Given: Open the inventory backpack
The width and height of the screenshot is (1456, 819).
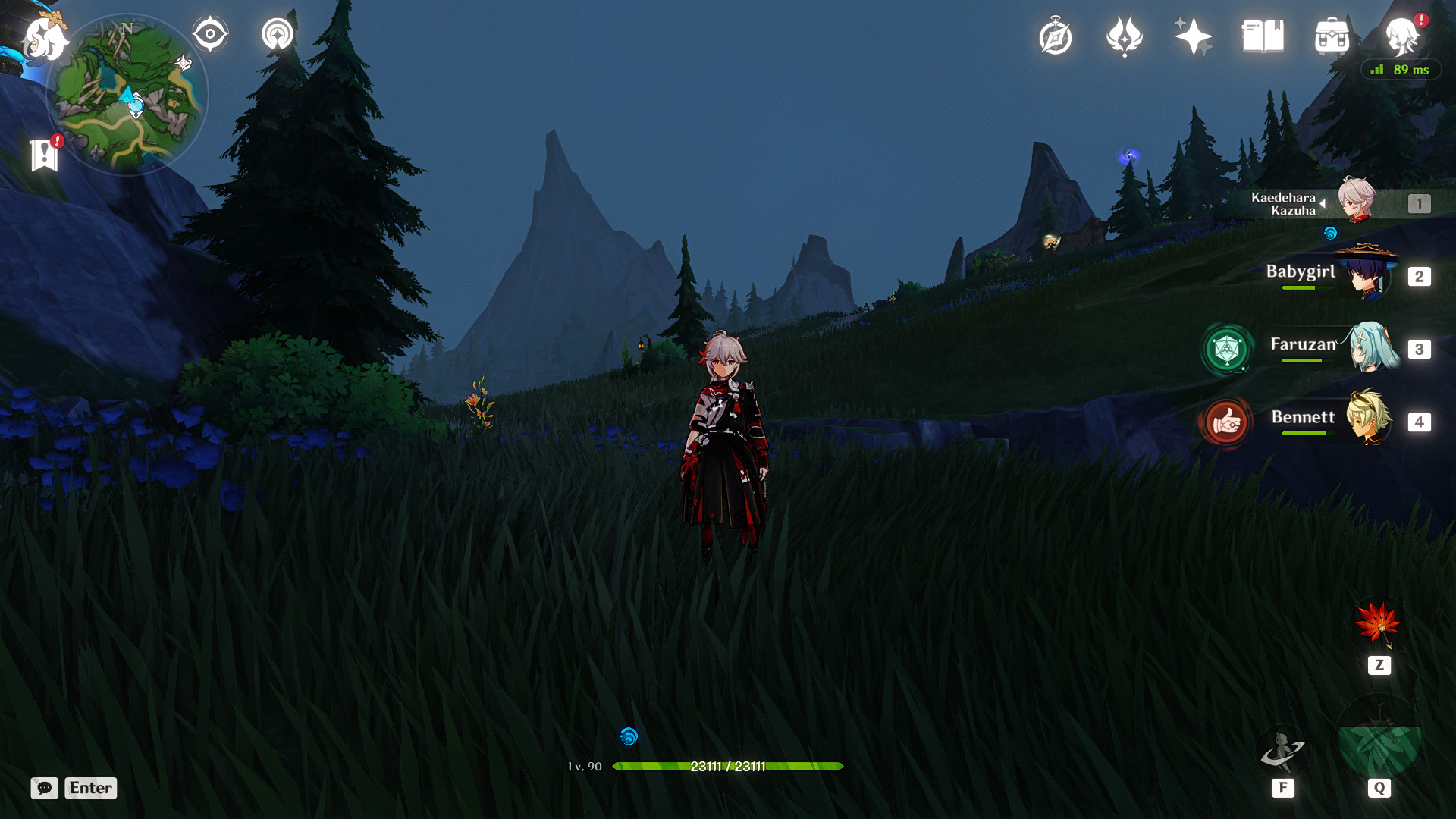Looking at the screenshot, I should [1332, 35].
